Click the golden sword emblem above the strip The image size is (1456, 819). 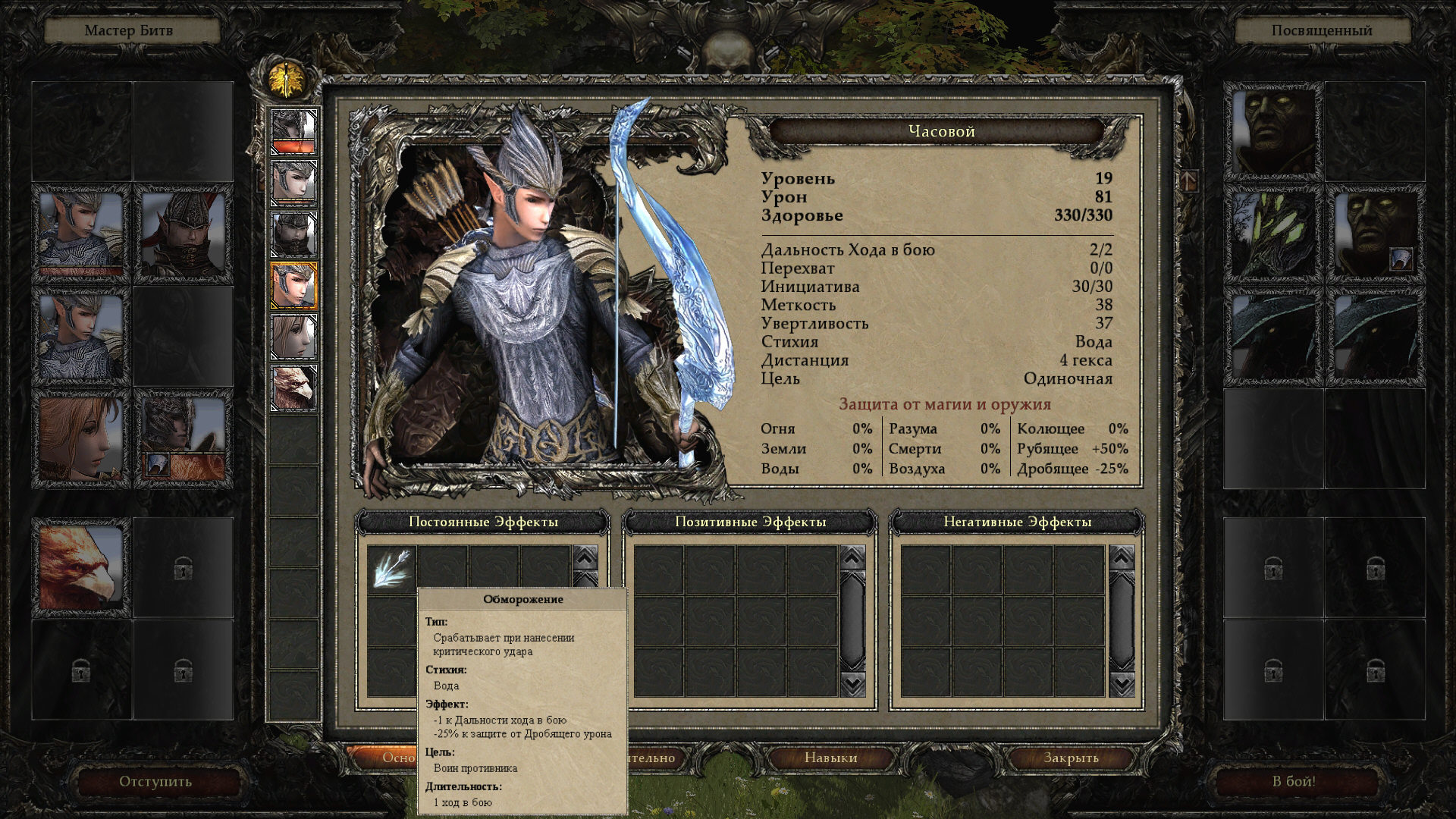click(x=287, y=78)
